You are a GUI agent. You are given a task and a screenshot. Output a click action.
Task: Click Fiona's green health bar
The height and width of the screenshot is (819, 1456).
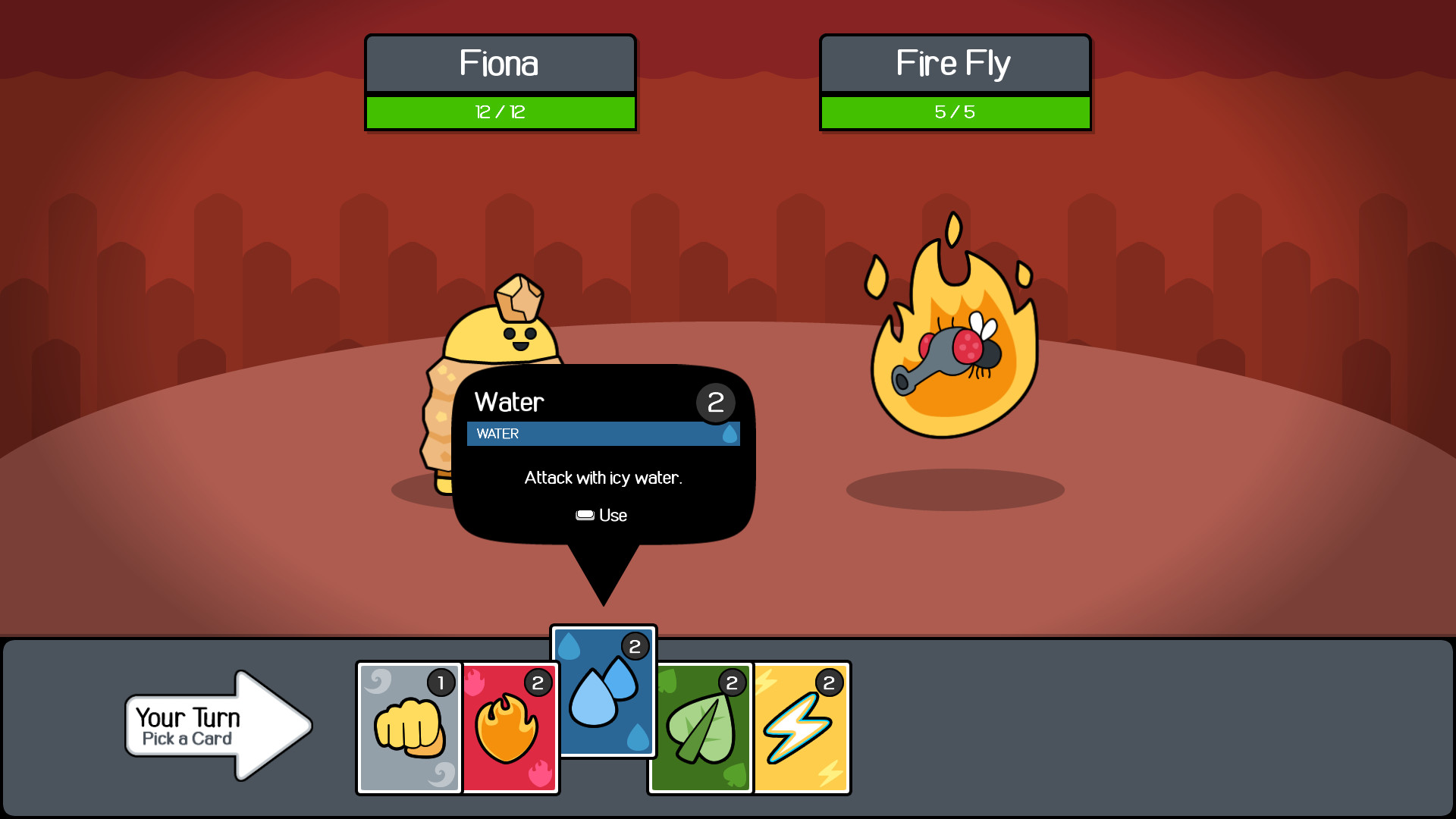(500, 112)
